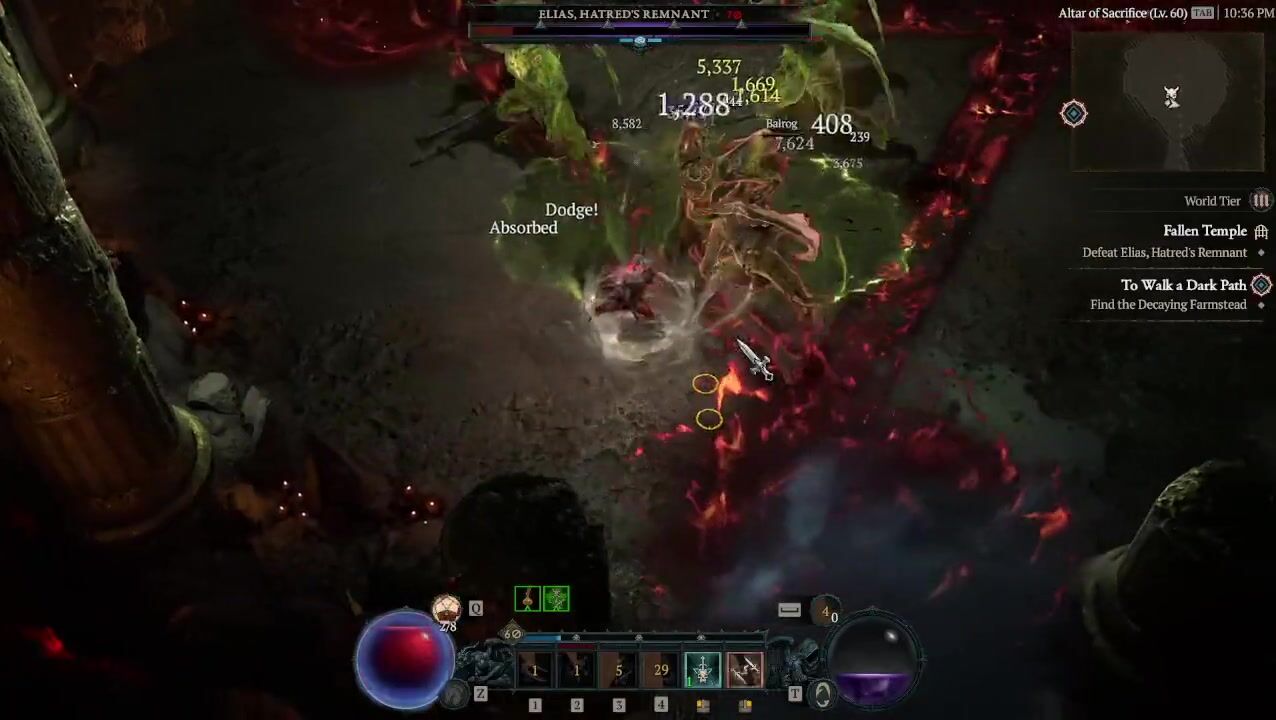Click the quest marker icon beside the minimap
This screenshot has height=720, width=1276.
click(1073, 113)
